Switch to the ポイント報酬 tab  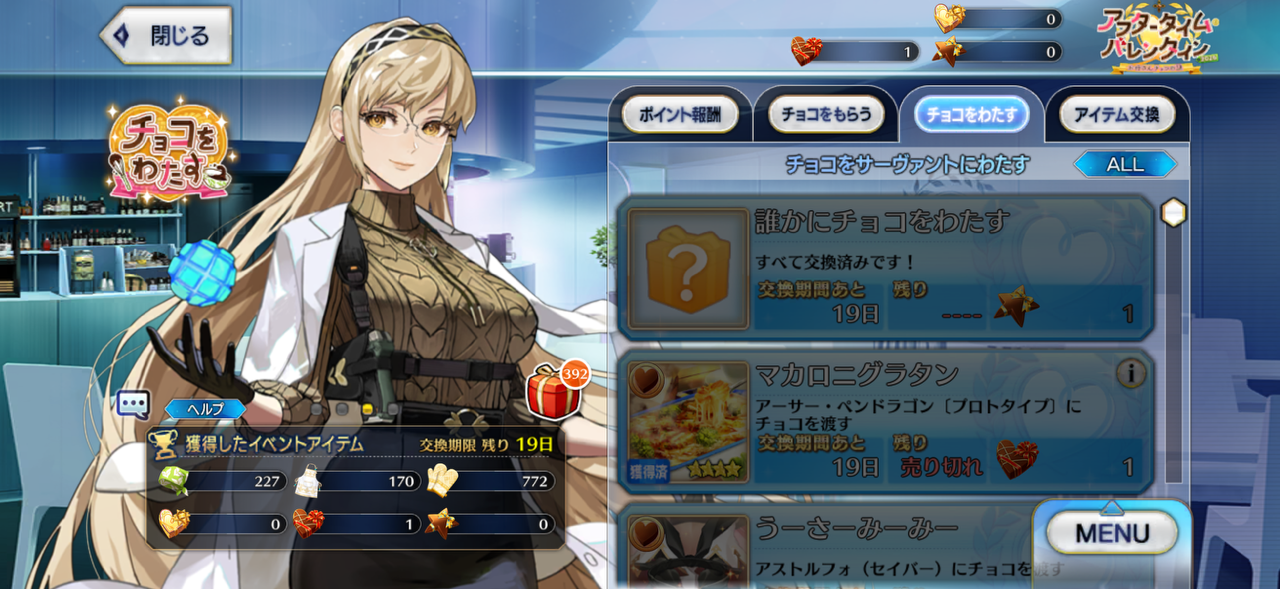[x=680, y=115]
